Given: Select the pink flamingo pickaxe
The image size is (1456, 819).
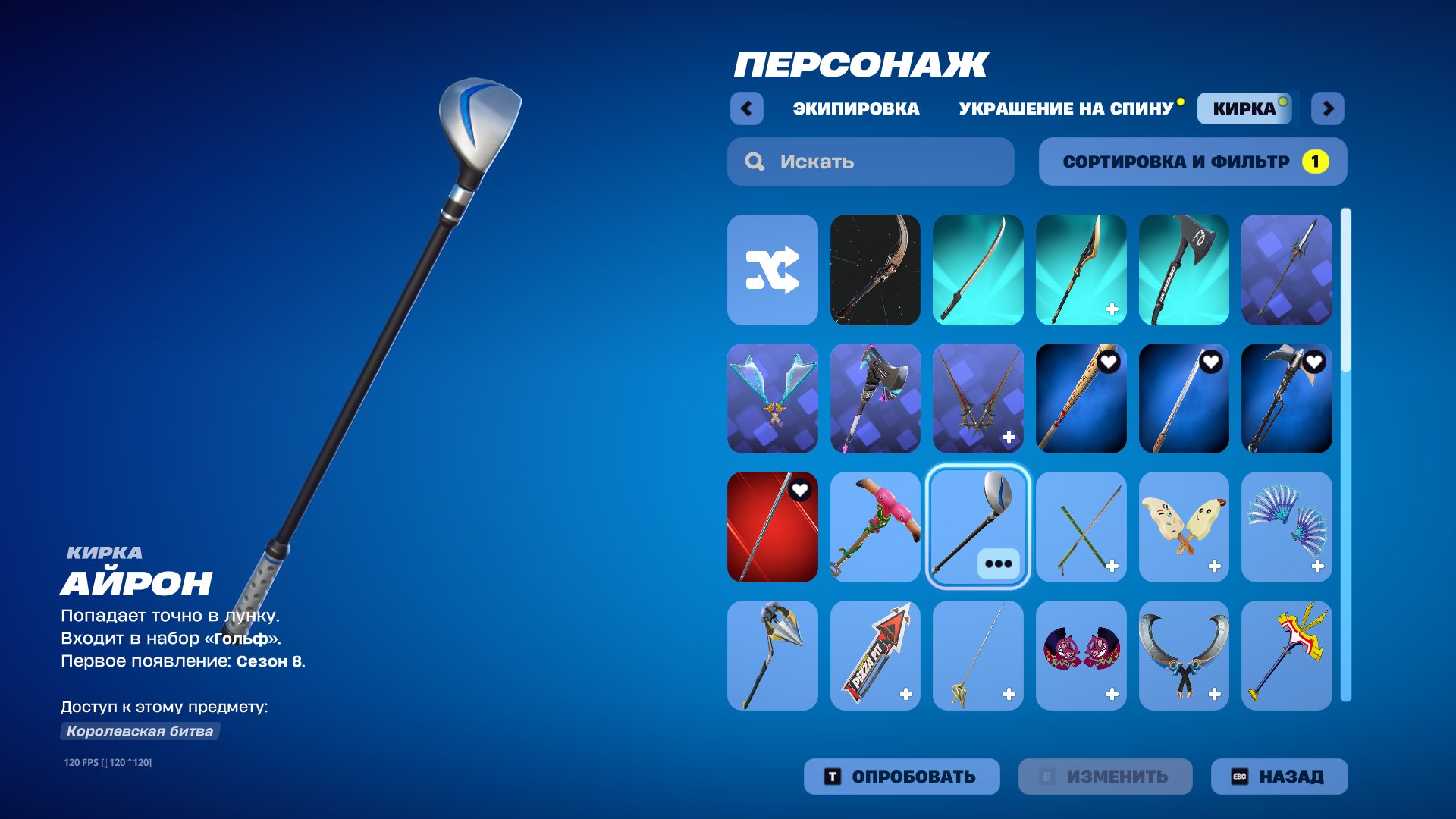Looking at the screenshot, I should 875,527.
